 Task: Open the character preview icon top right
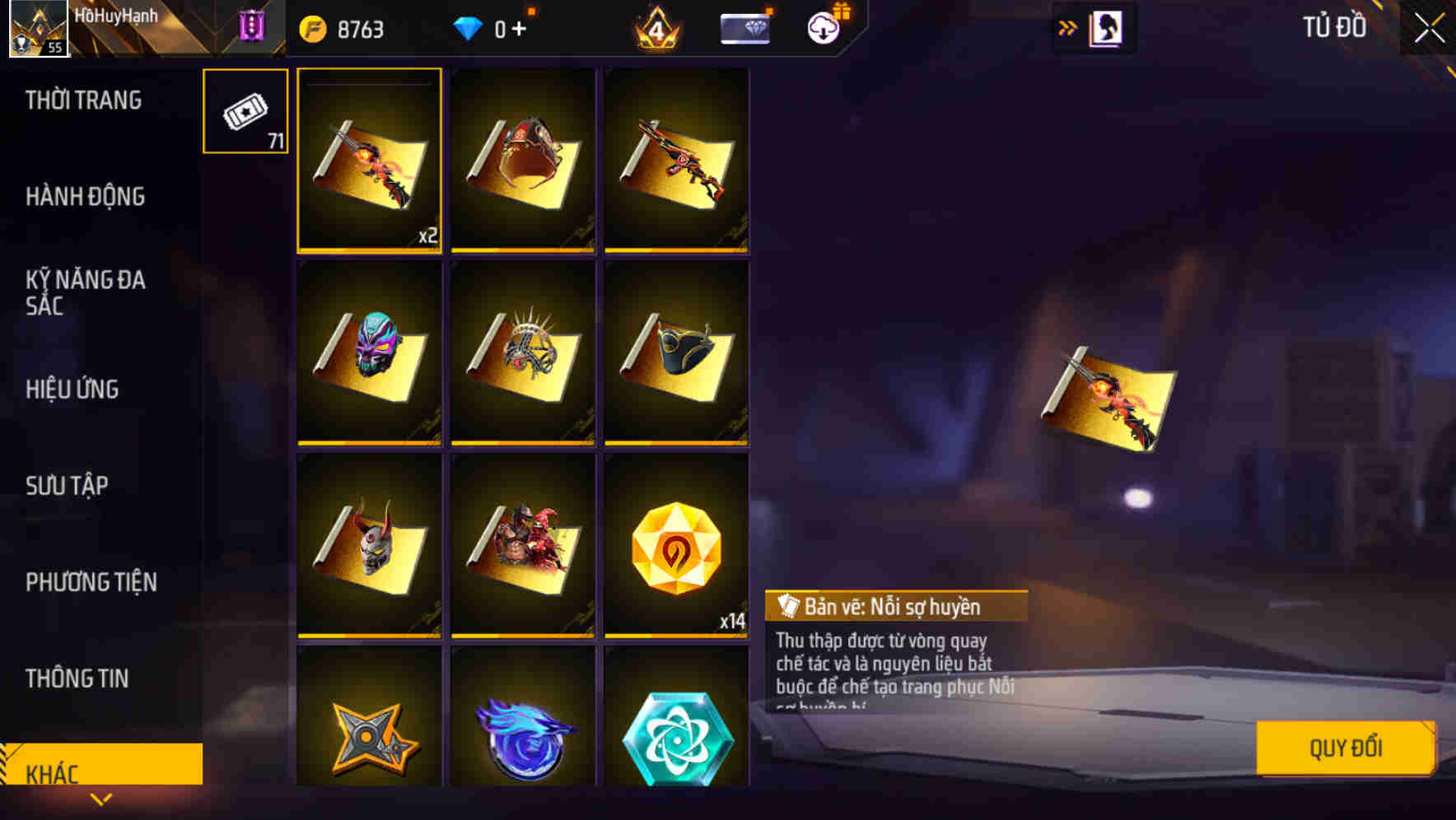1107,26
